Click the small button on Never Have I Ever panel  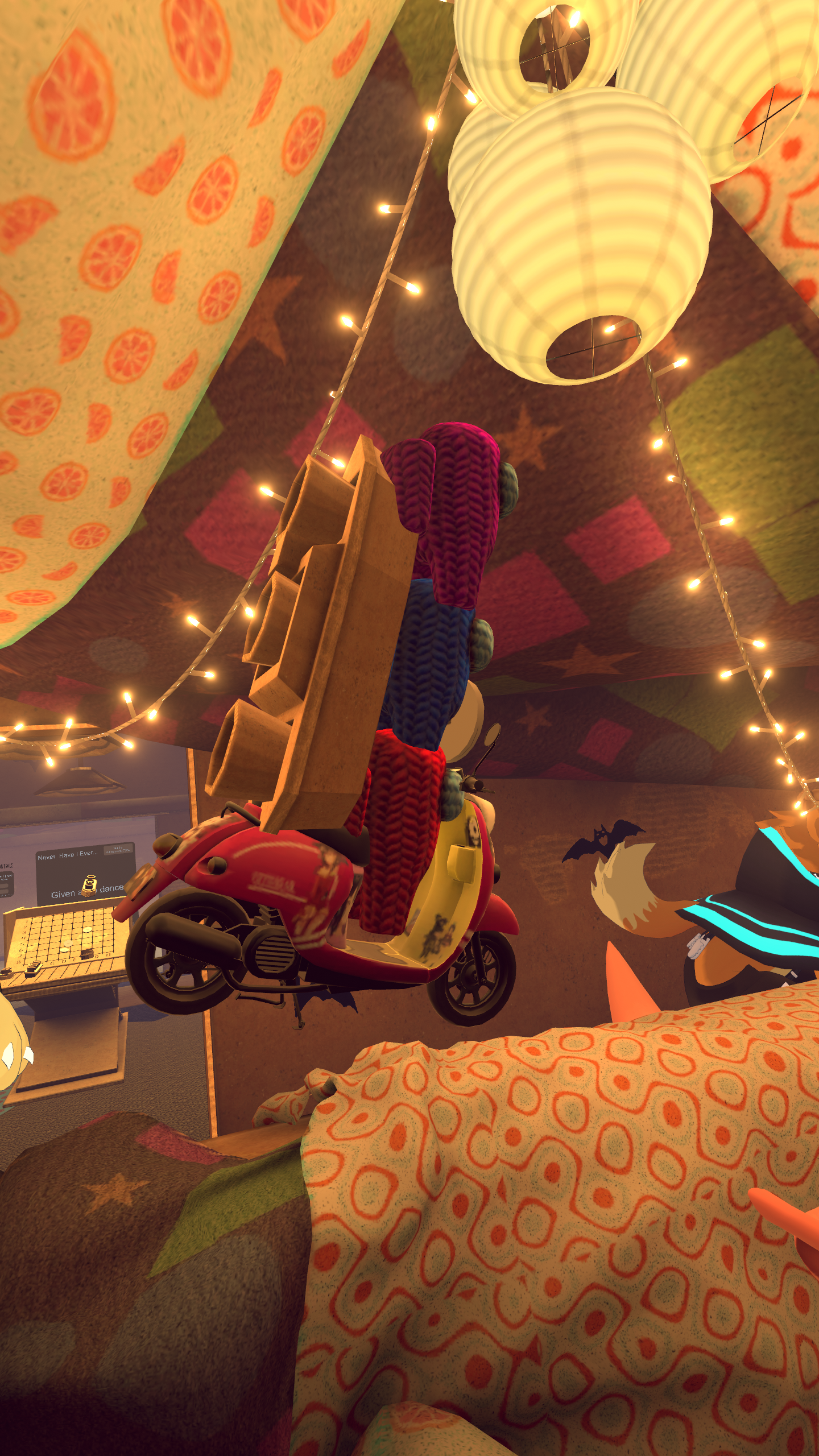pyautogui.click(x=118, y=850)
